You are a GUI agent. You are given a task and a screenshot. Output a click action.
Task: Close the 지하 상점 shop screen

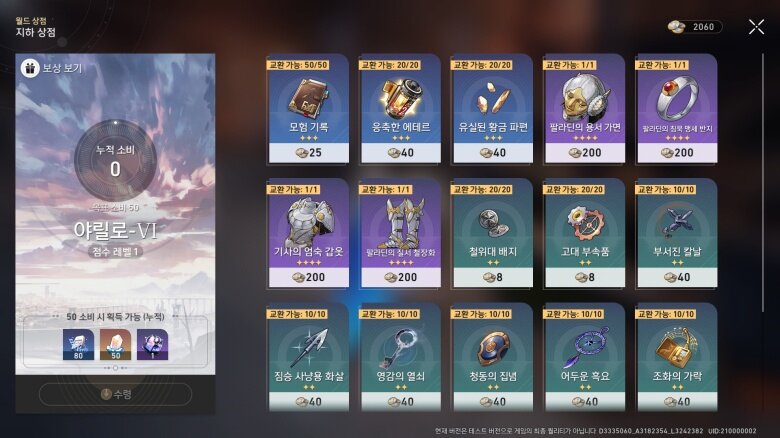pos(756,27)
